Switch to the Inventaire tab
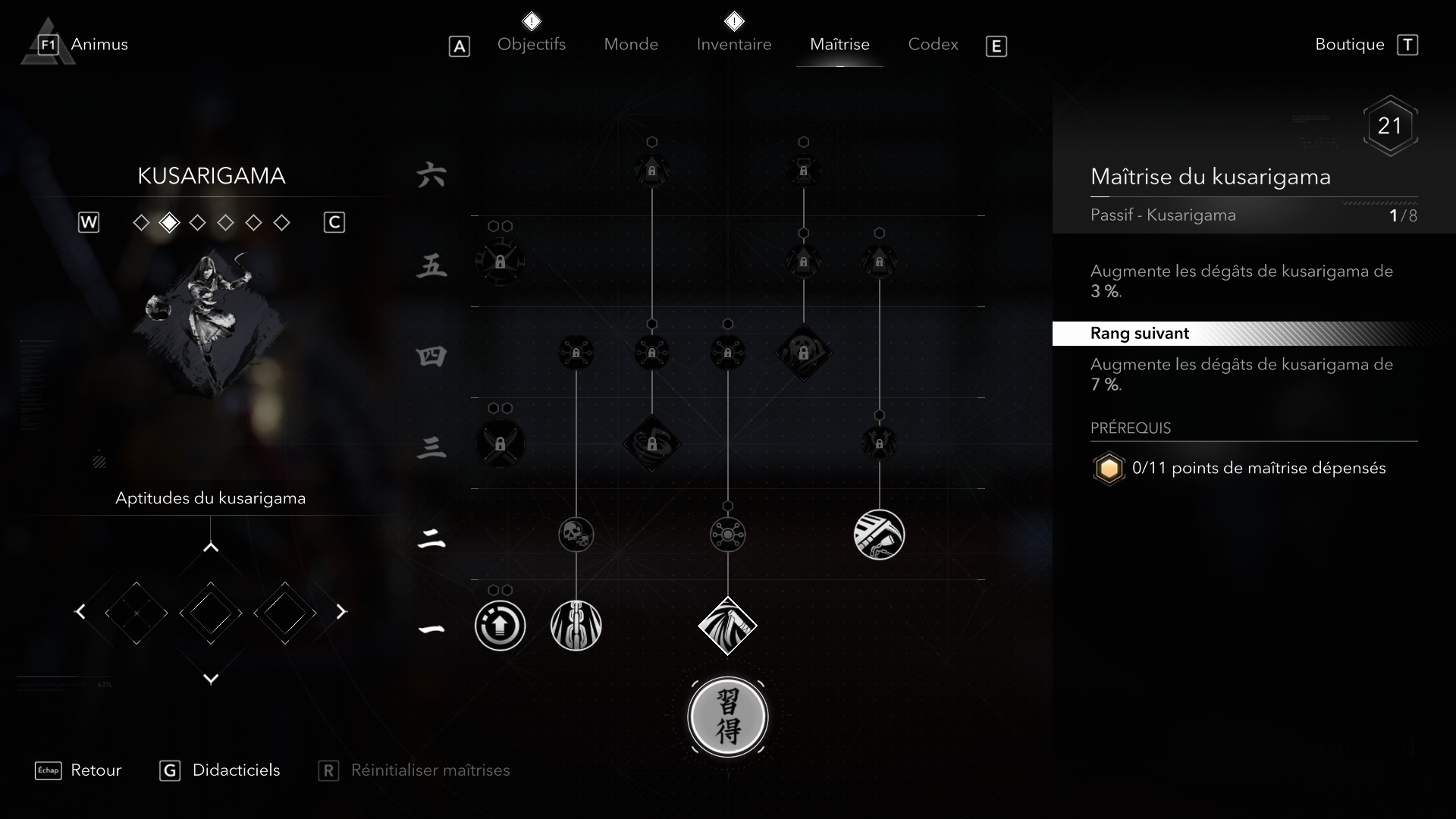Screen dimensions: 1456x819 pyautogui.click(x=733, y=44)
